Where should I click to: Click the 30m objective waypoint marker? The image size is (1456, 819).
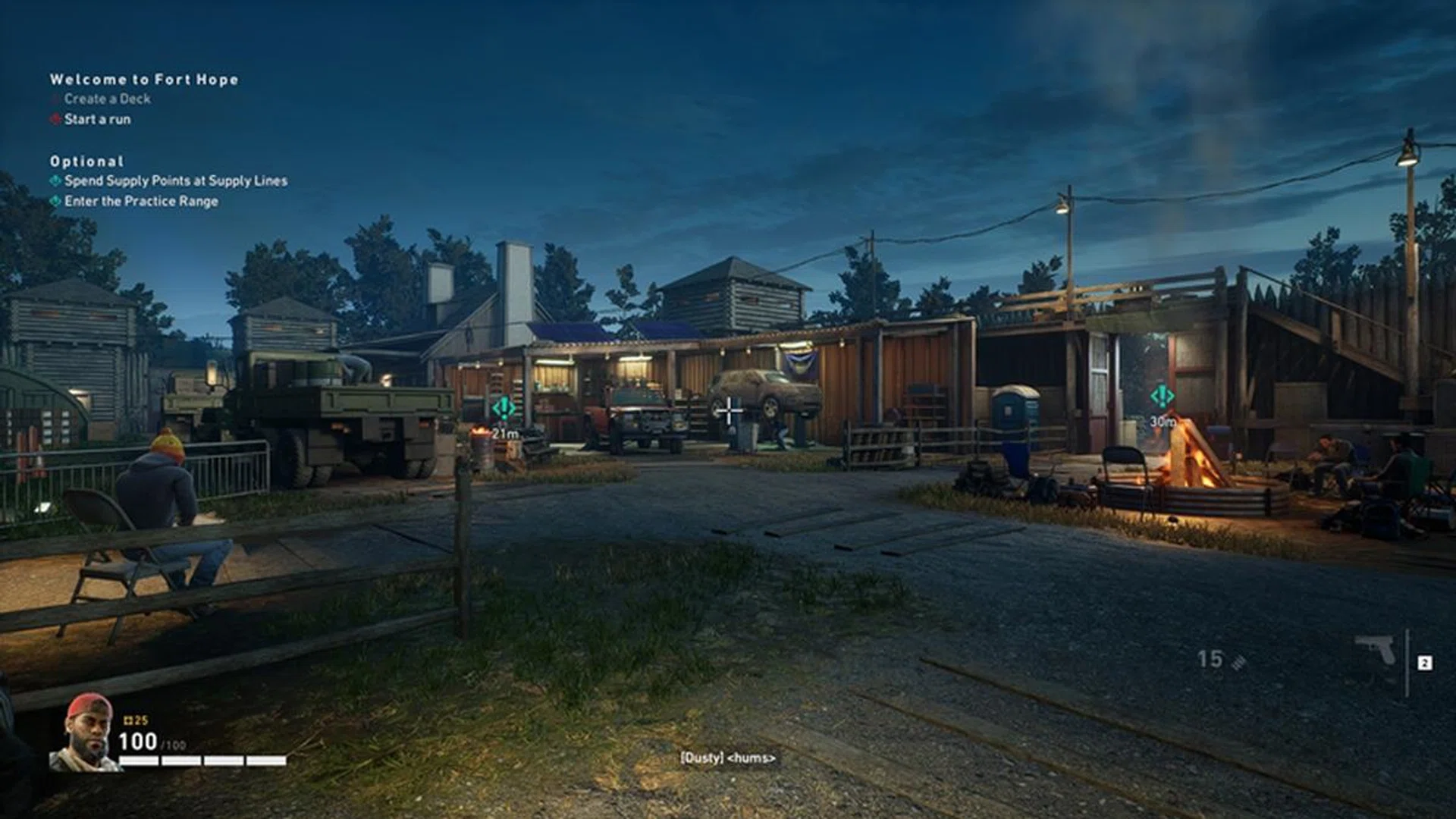pos(1162,397)
